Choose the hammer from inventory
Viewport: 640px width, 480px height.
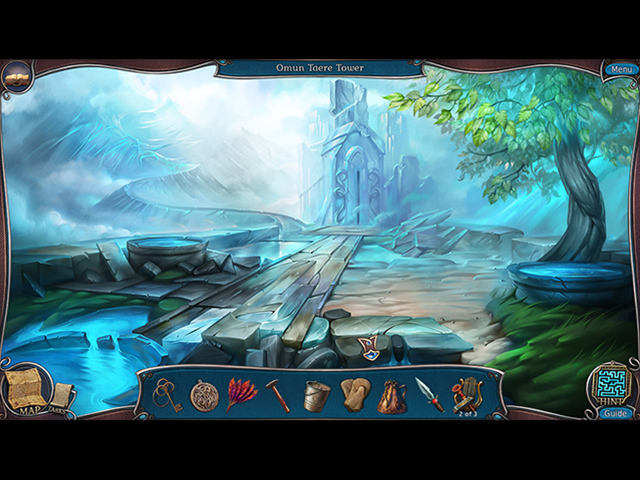point(278,395)
